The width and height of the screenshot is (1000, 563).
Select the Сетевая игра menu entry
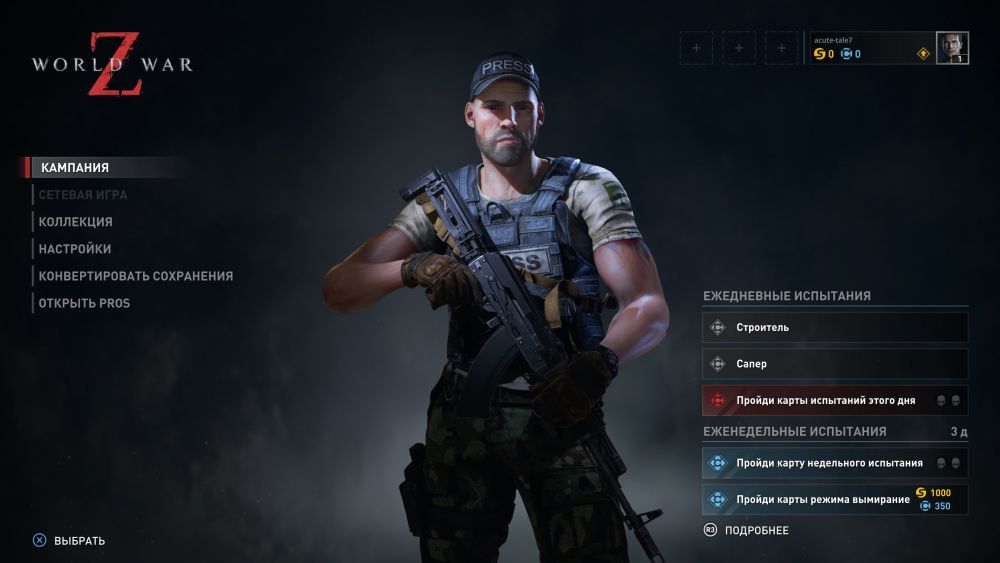click(83, 195)
